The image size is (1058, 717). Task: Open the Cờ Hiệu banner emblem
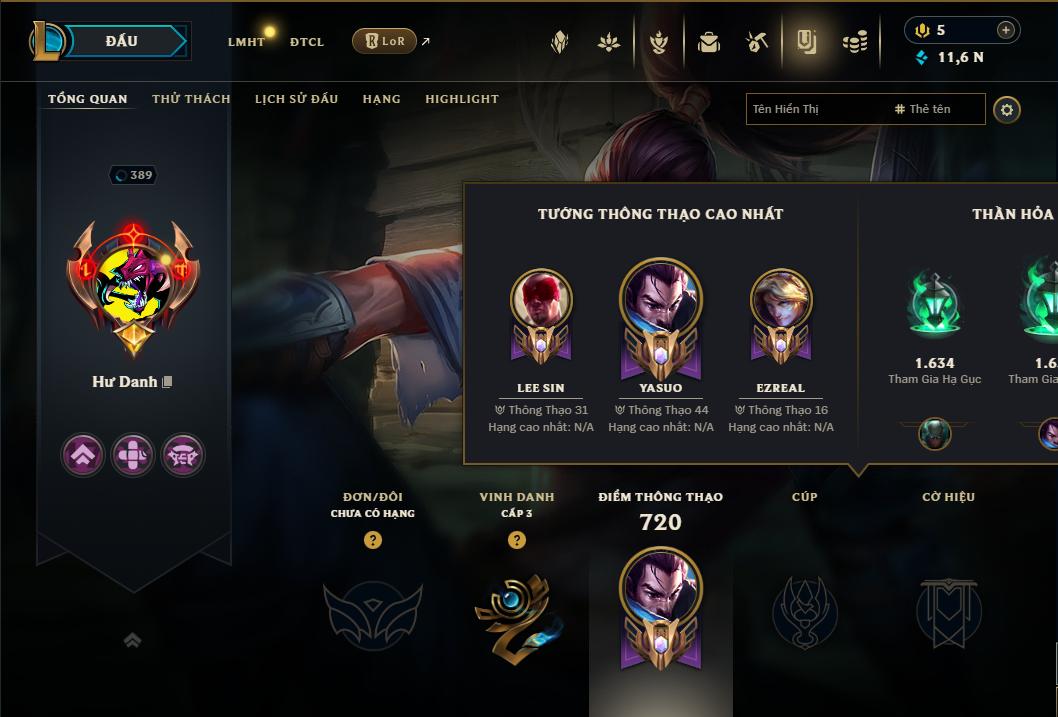point(948,611)
